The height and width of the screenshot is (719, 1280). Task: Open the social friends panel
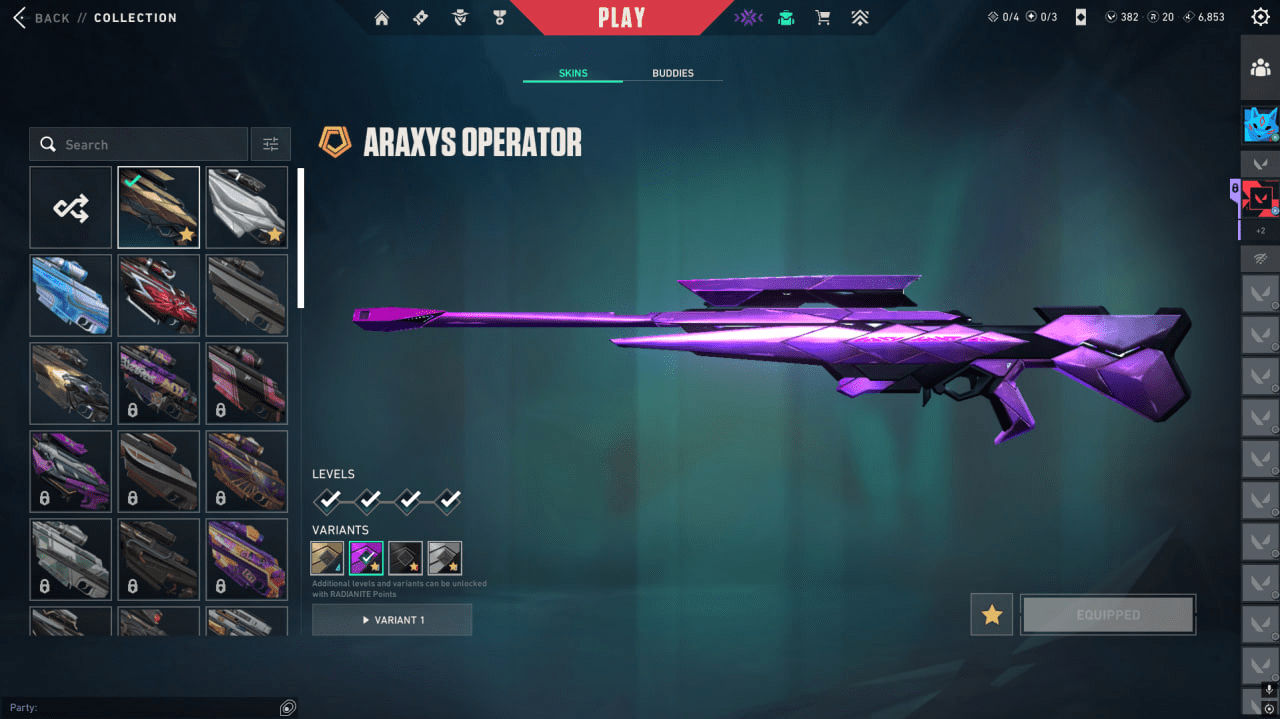pos(1260,68)
